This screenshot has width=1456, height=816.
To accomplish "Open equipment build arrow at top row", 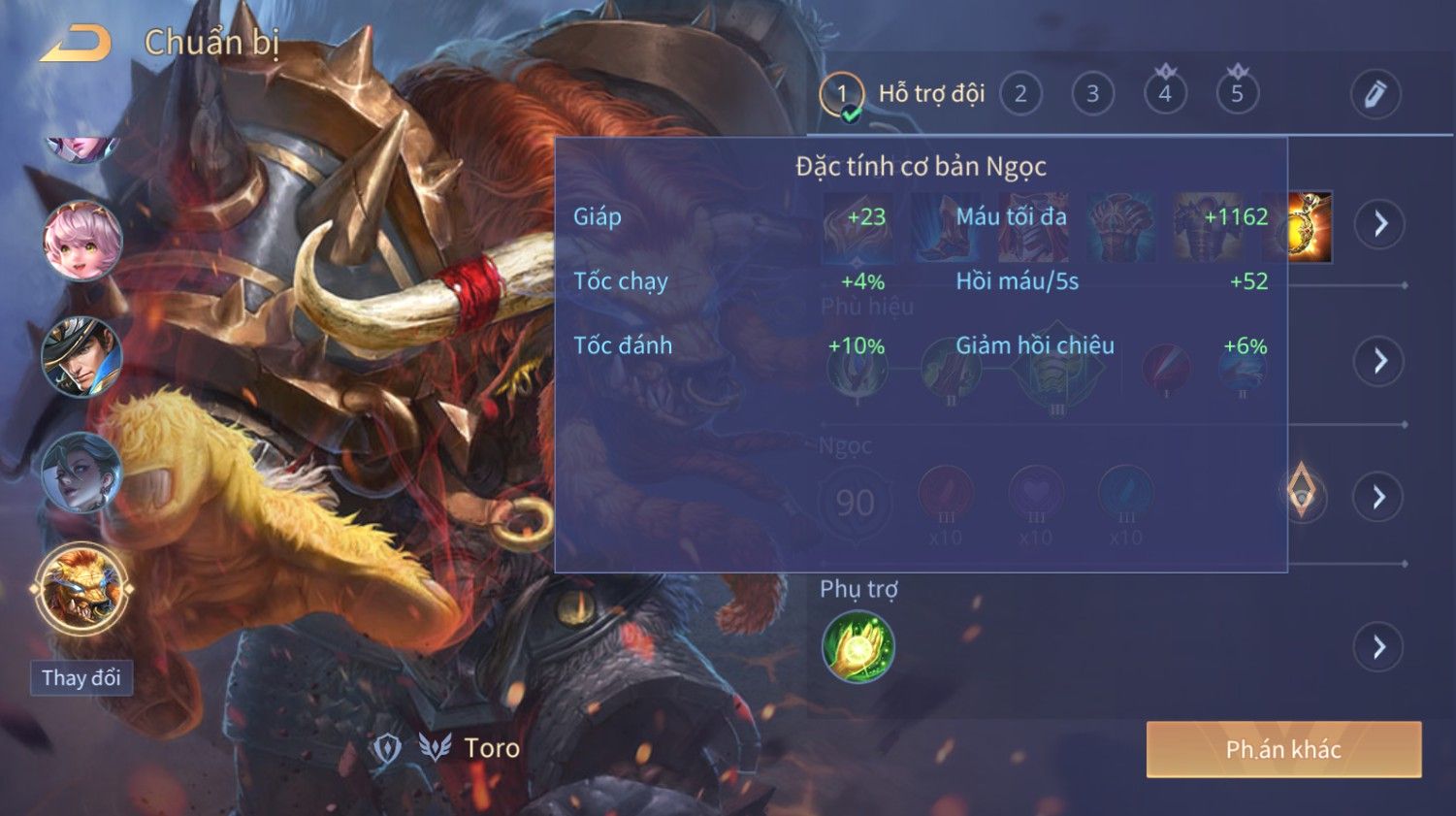I will 1378,224.
